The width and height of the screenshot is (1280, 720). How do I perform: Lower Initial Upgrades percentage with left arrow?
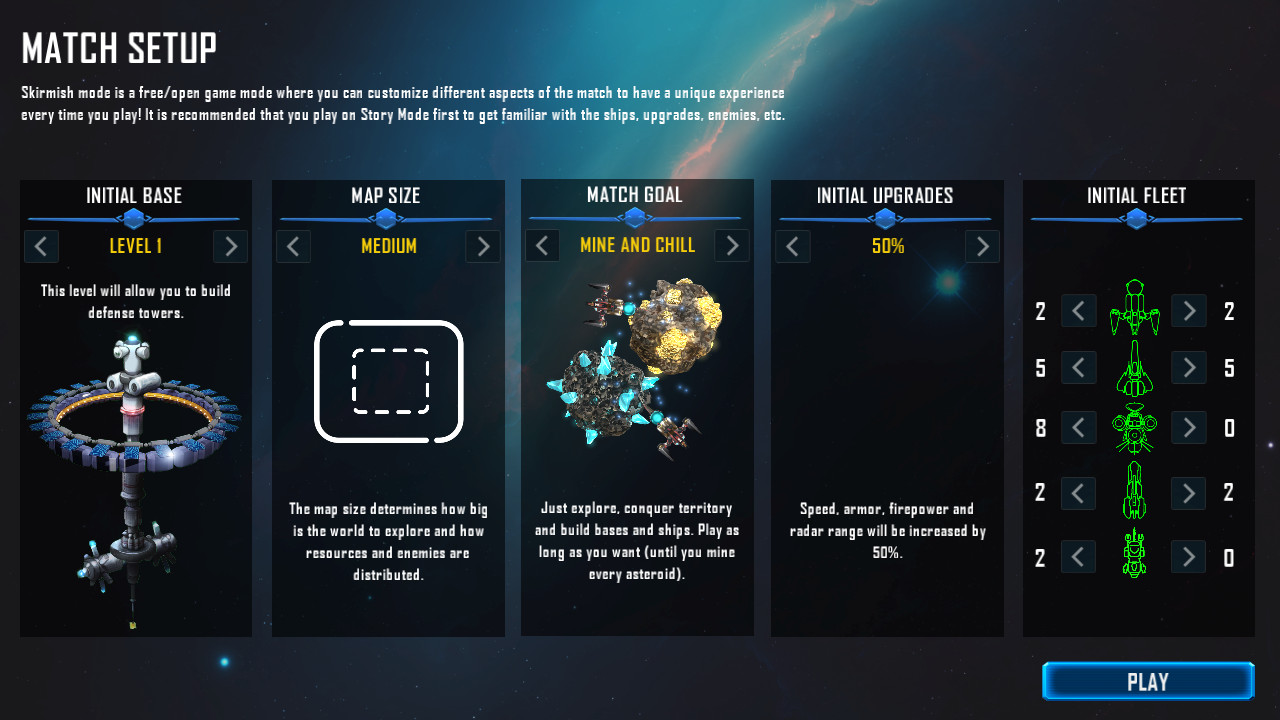793,246
